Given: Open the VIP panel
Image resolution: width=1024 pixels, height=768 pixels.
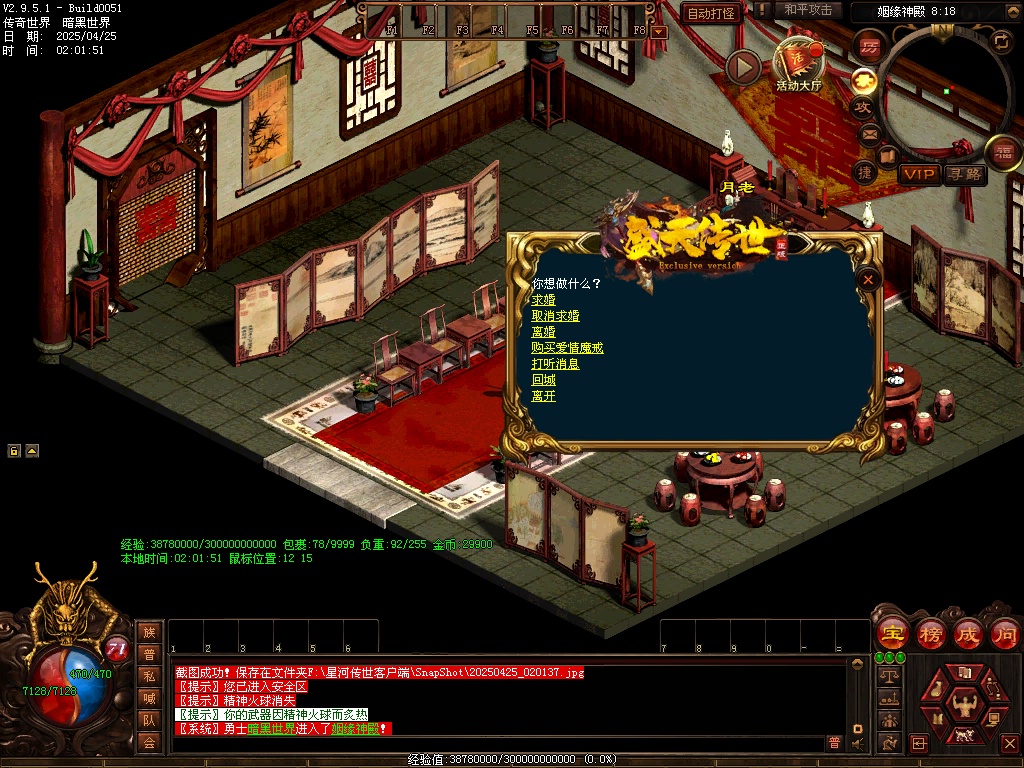Looking at the screenshot, I should 919,174.
